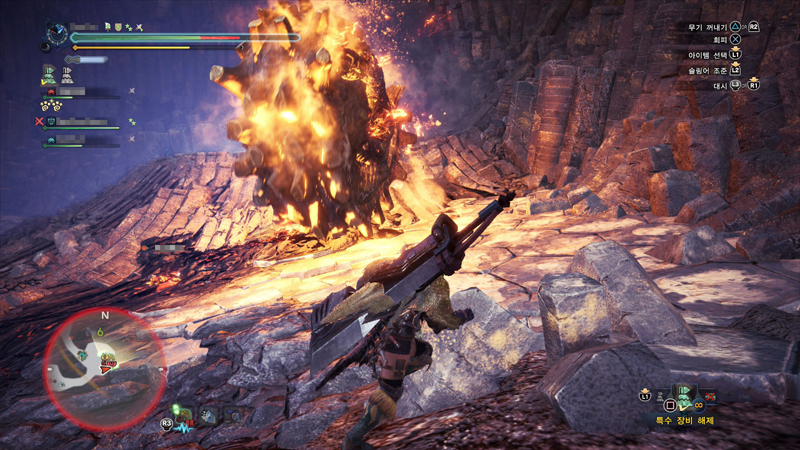This screenshot has width=800, height=450.
Task: Select the target monster icon with heartbeat line
Action: point(184,418)
